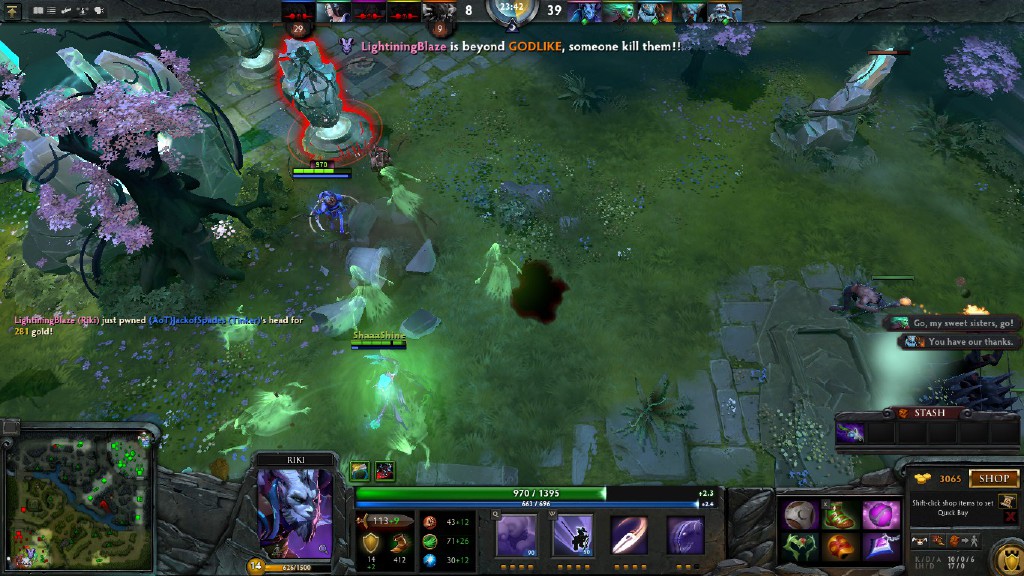
Task: Clear quick buy with red X
Action: tap(1010, 517)
